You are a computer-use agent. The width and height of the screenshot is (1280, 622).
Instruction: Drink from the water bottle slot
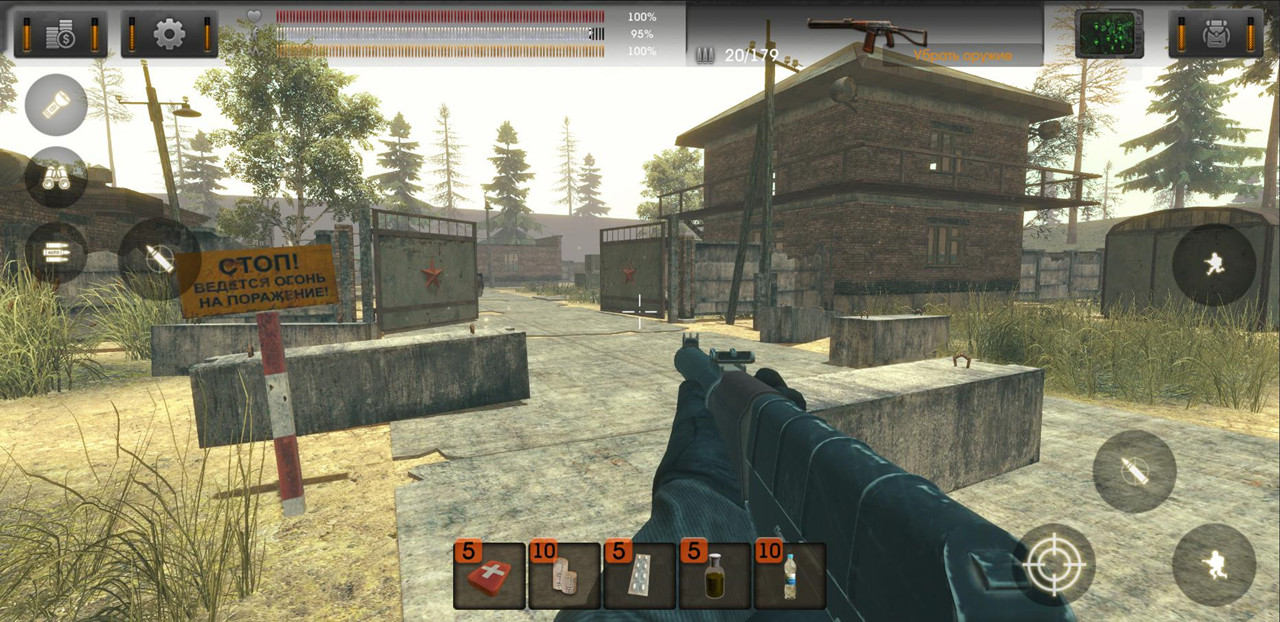coord(790,577)
